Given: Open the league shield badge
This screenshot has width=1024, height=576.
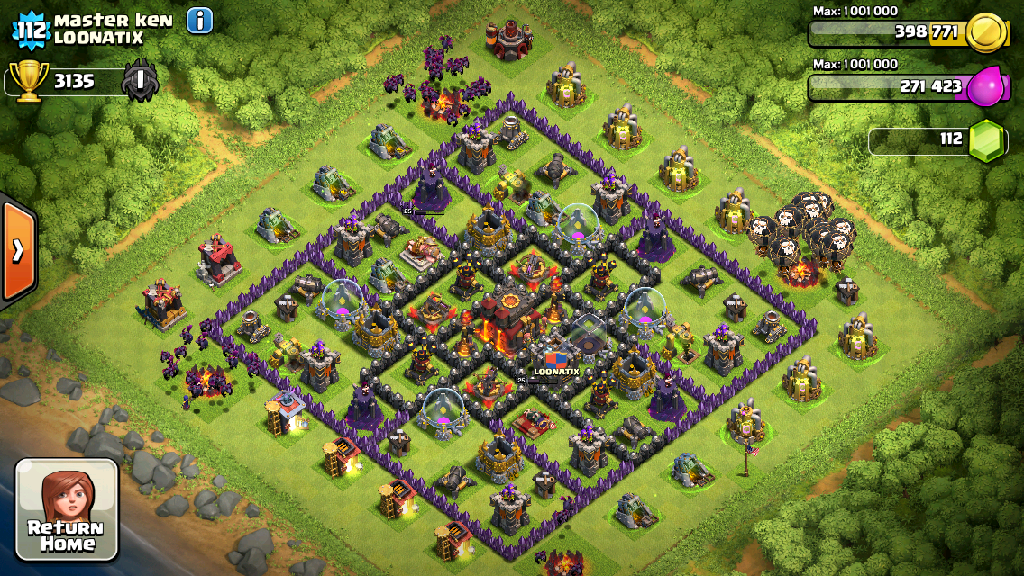Looking at the screenshot, I should click(x=140, y=81).
